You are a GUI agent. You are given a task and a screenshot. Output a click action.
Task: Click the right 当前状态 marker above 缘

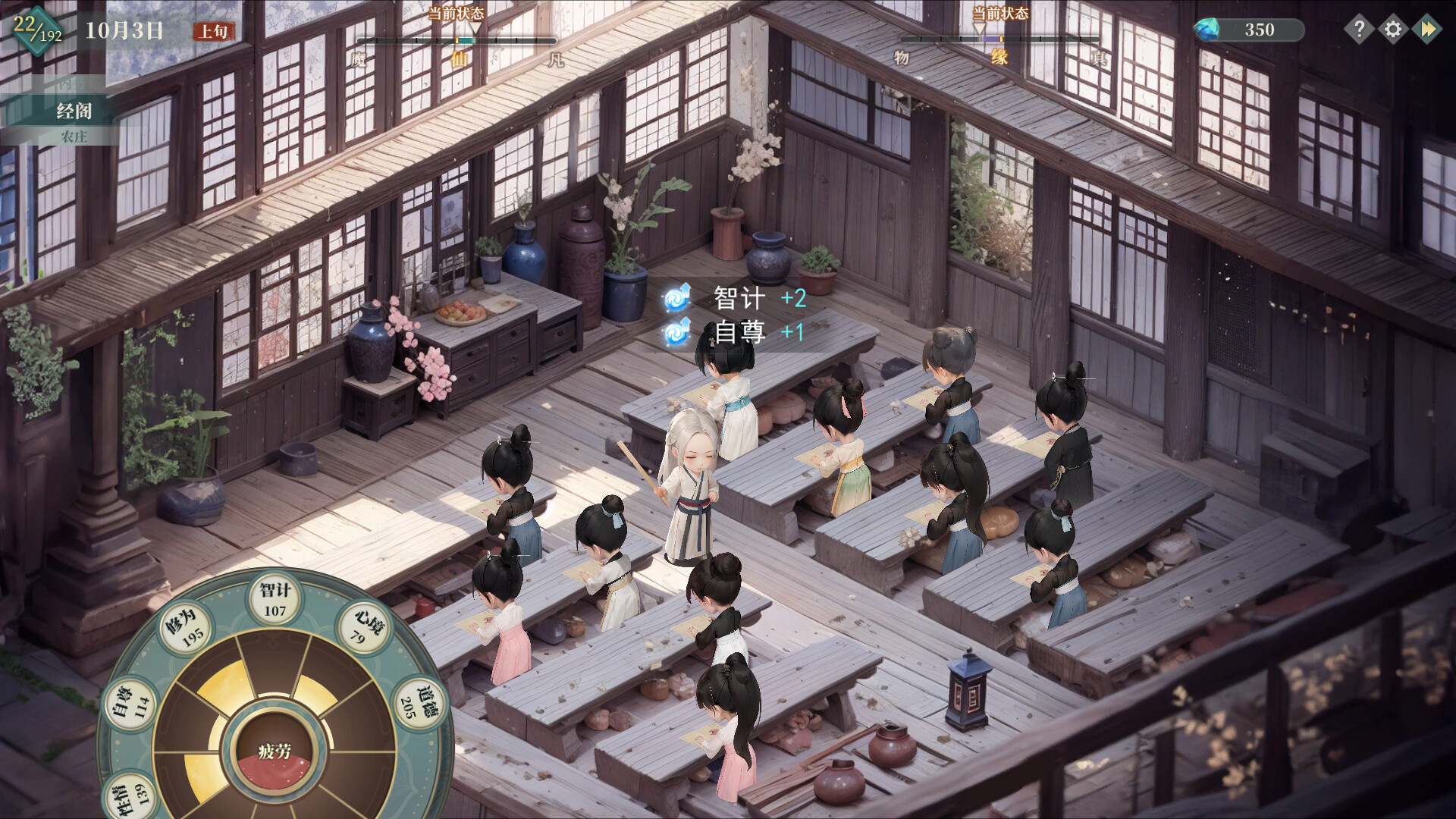point(981,30)
